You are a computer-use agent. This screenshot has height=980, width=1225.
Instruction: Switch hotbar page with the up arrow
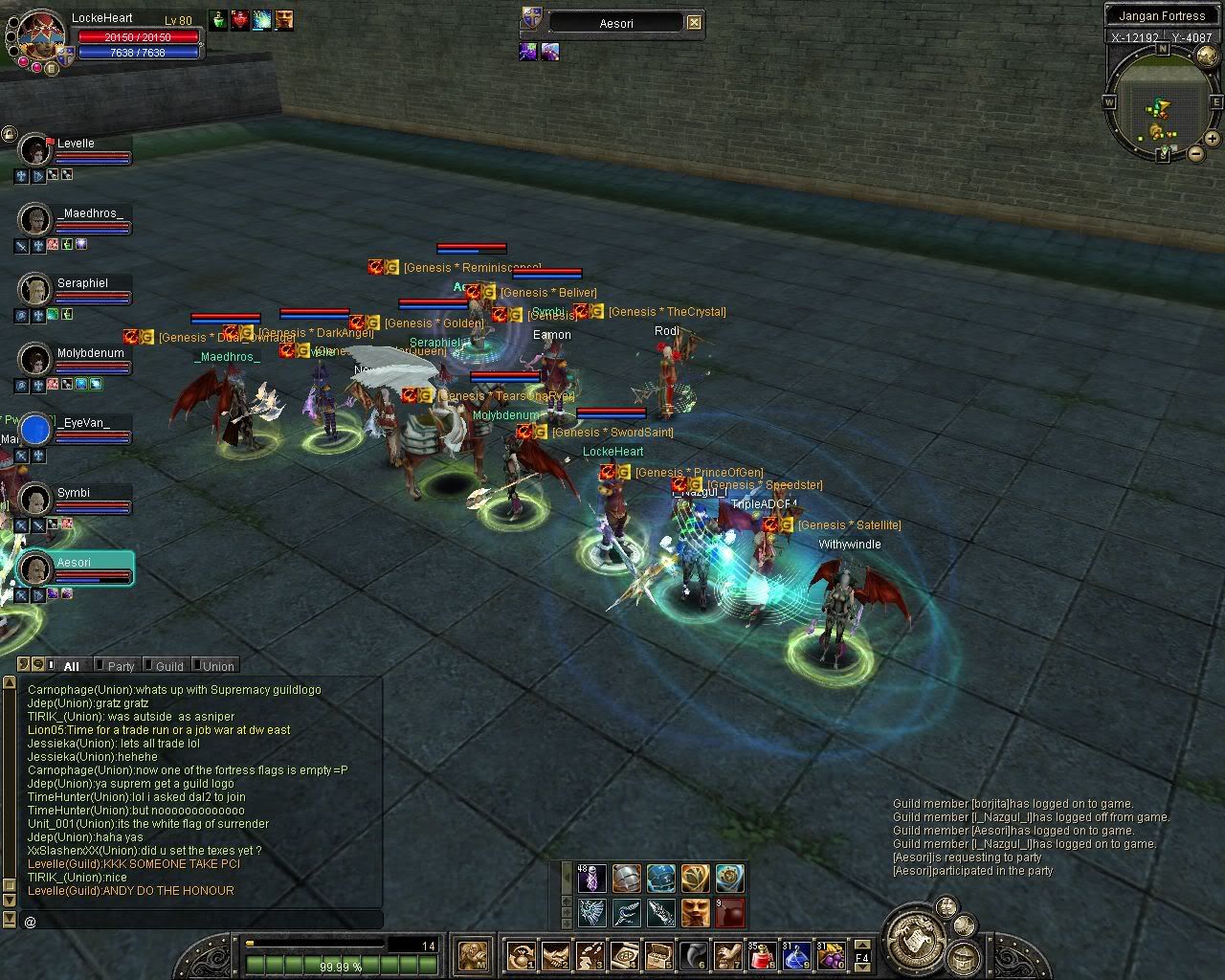[861, 945]
